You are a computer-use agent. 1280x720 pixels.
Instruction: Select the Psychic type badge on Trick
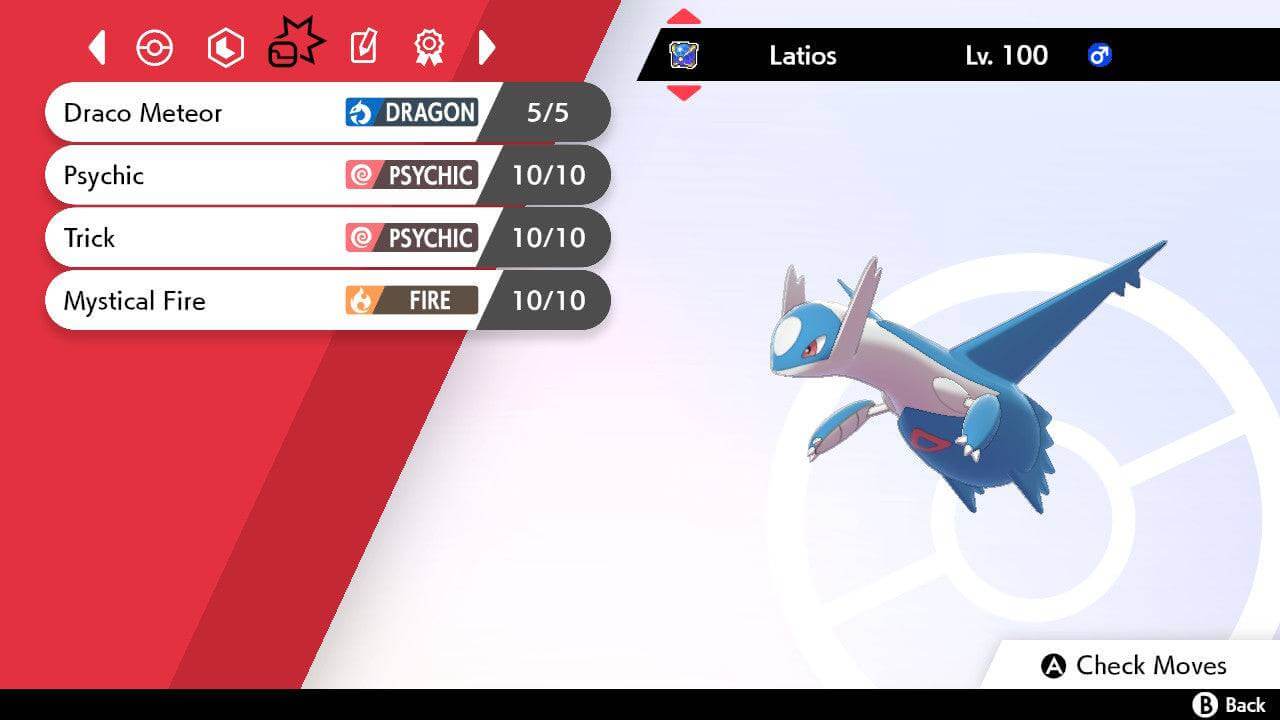[410, 238]
